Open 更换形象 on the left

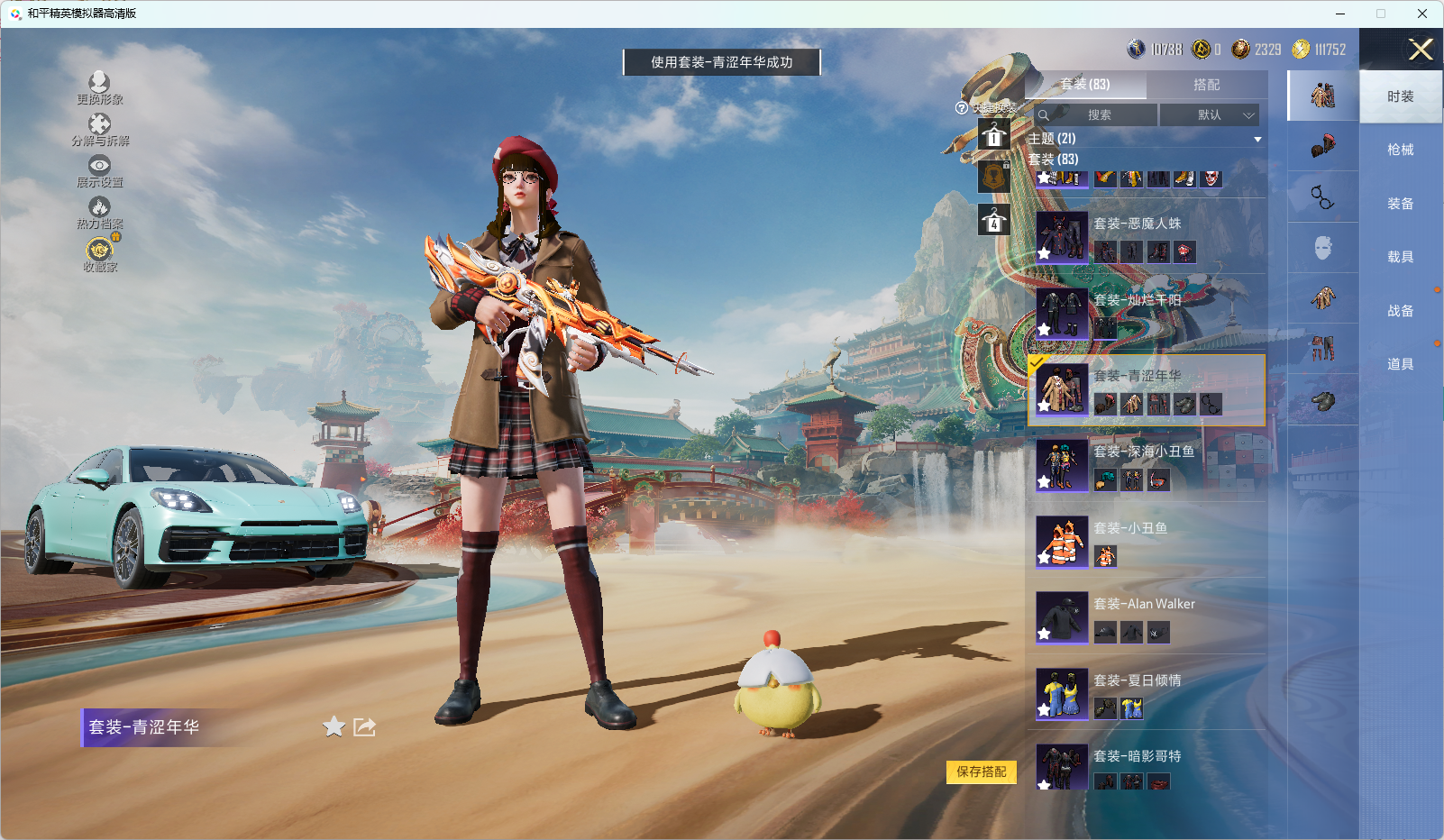coord(99,88)
